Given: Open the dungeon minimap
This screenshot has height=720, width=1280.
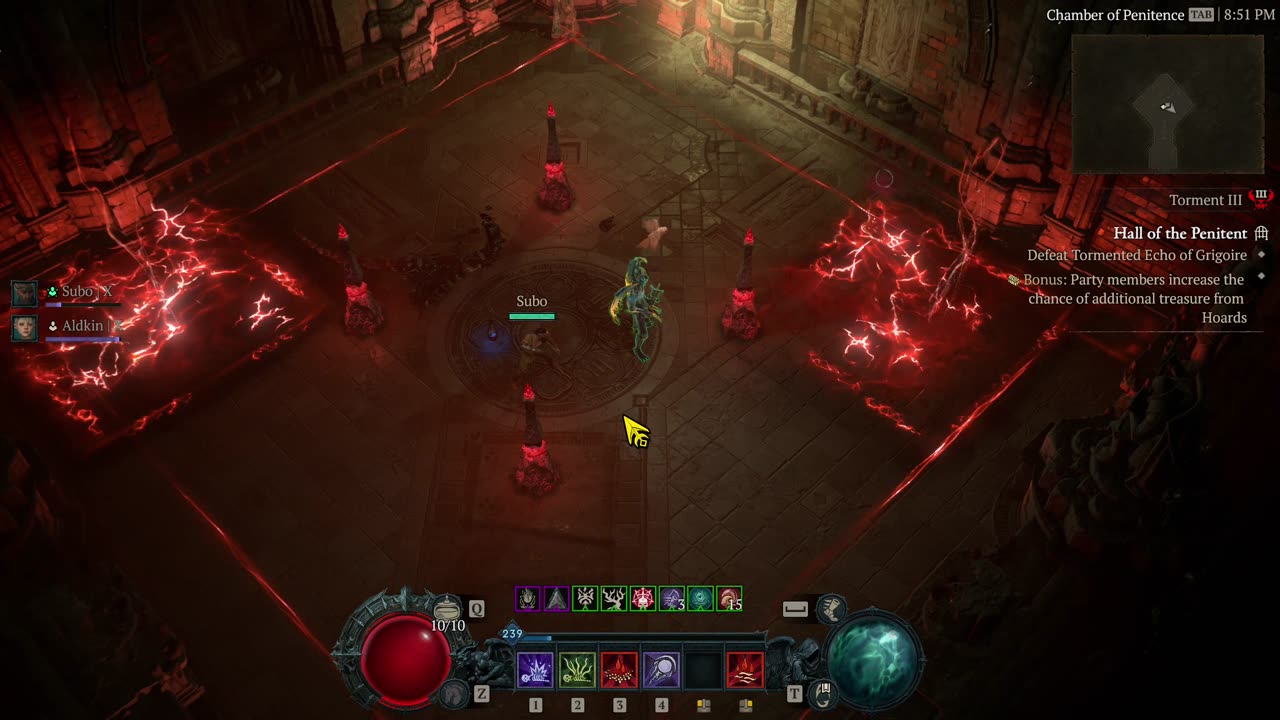Looking at the screenshot, I should click(x=1167, y=105).
